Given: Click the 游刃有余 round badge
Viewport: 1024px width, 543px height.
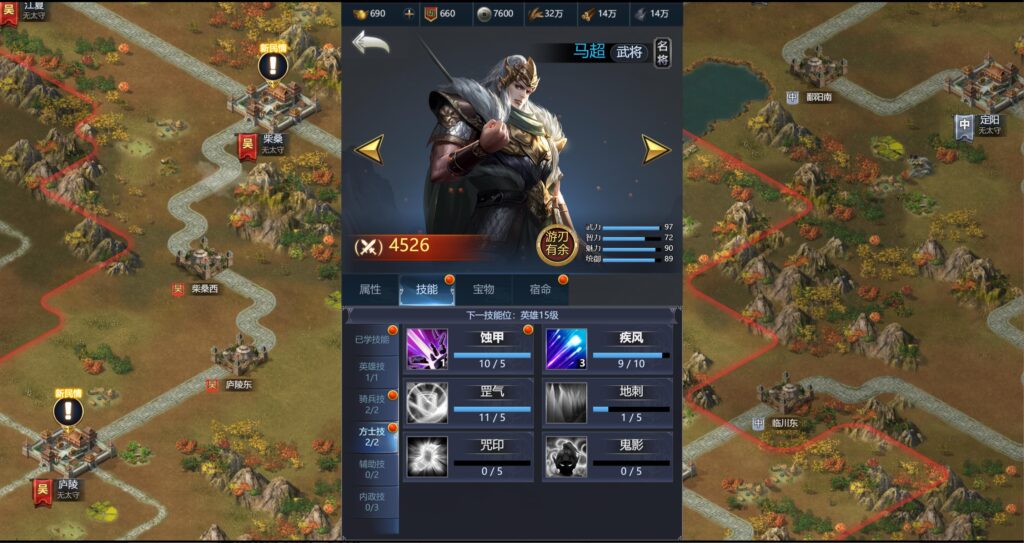Looking at the screenshot, I should click(x=559, y=245).
